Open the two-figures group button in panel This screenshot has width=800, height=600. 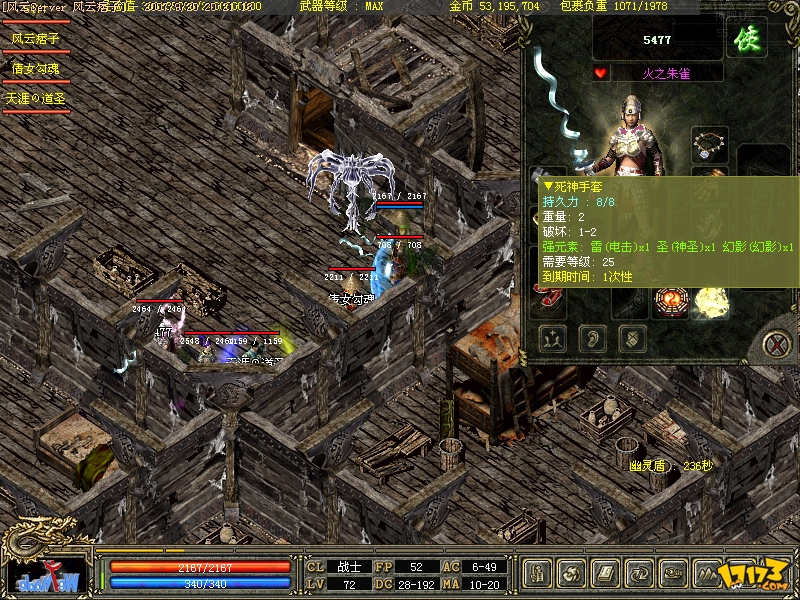pyautogui.click(x=552, y=338)
